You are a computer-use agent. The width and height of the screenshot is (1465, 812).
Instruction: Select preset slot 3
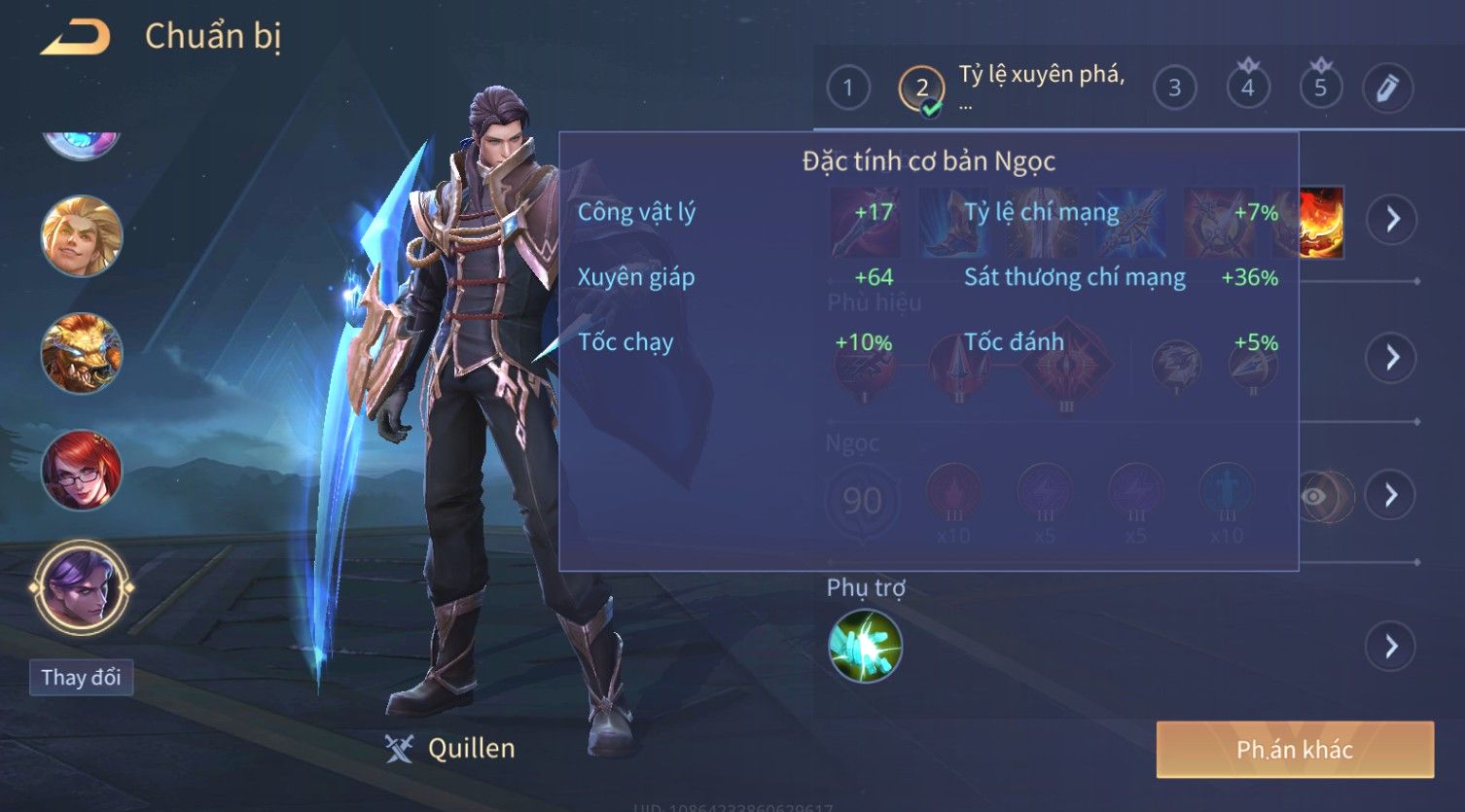1174,88
